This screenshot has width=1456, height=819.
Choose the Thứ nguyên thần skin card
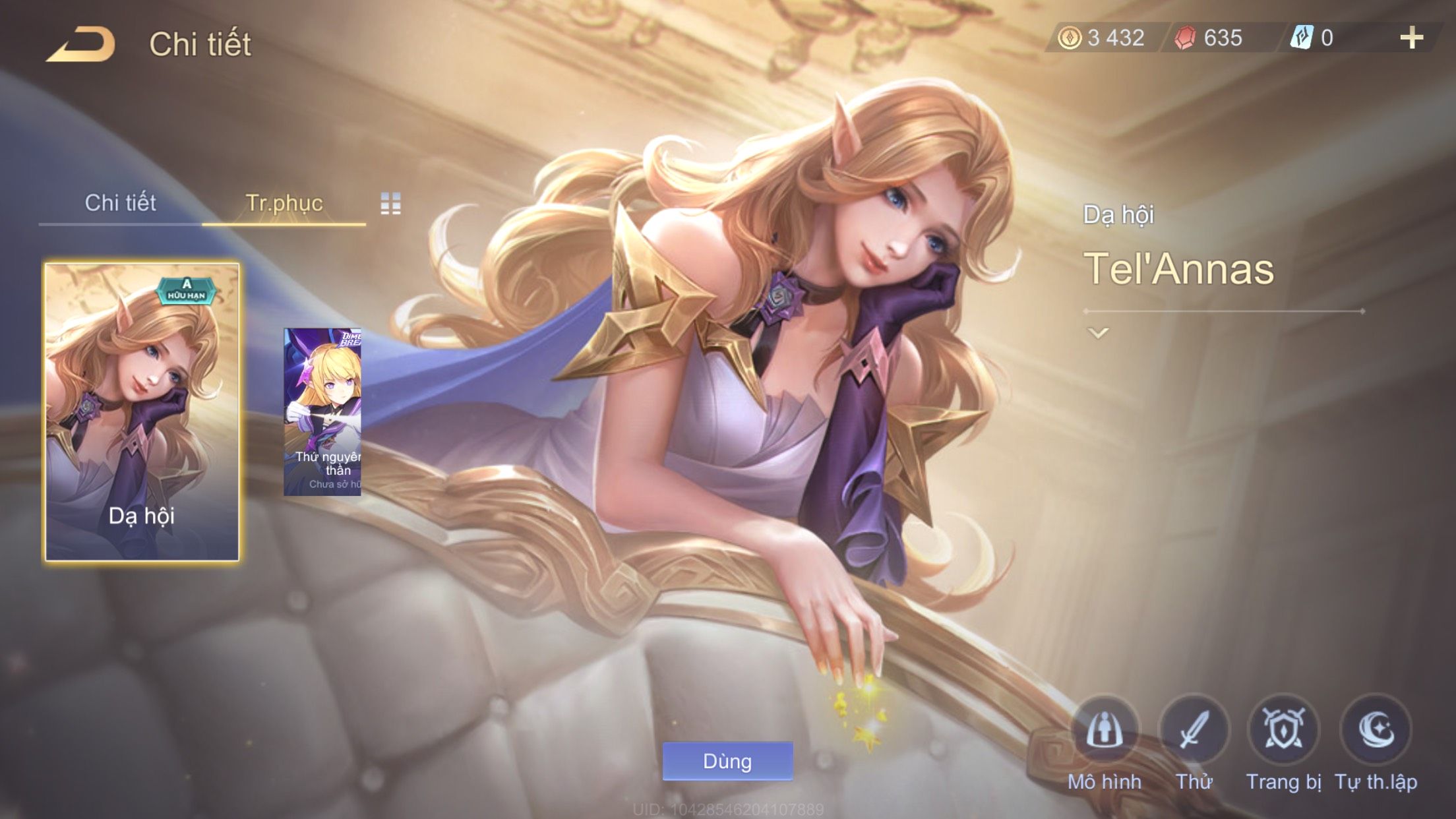[322, 412]
